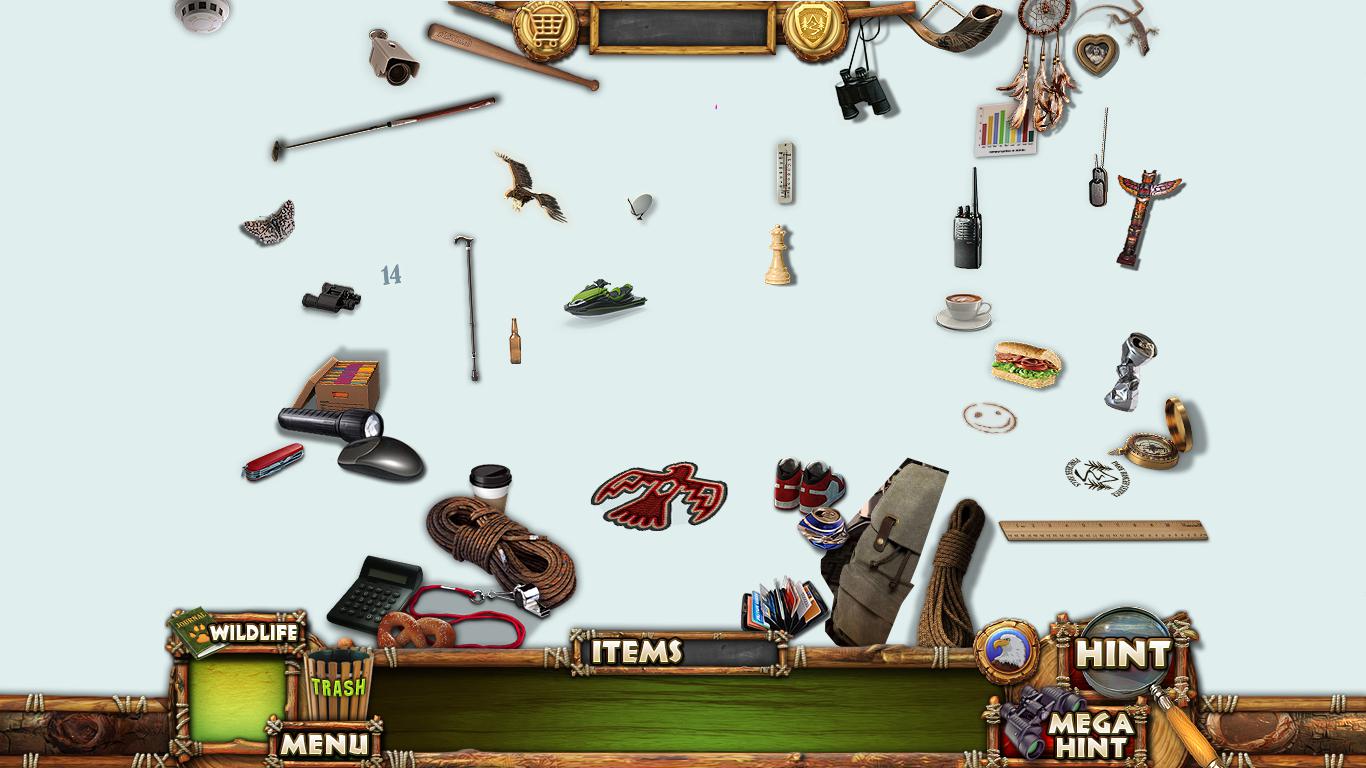The width and height of the screenshot is (1366, 768).
Task: Open the shopping cart store
Action: pyautogui.click(x=545, y=27)
